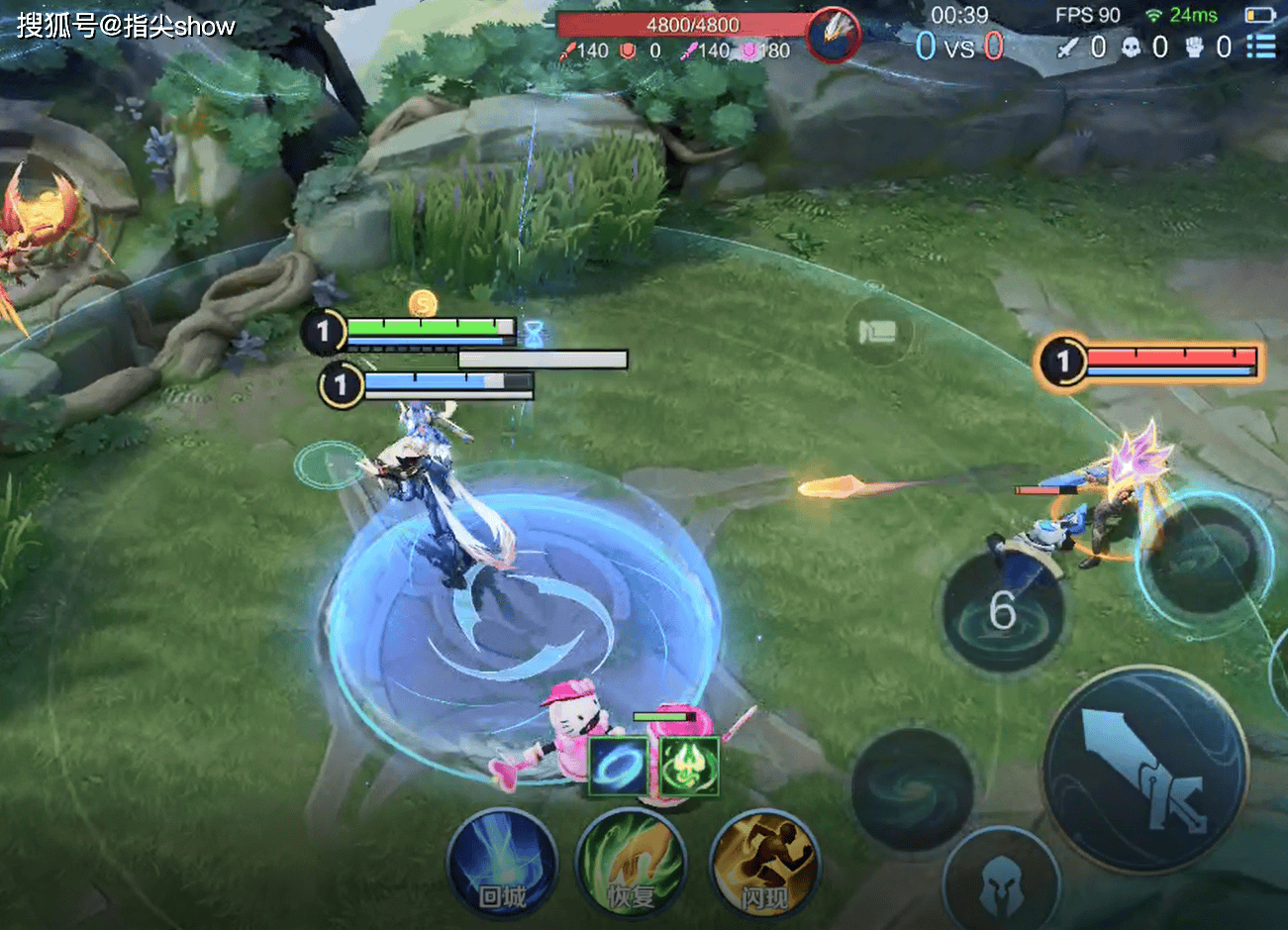Cast the 闪现 flash spell
This screenshot has width=1288, height=930.
(763, 864)
